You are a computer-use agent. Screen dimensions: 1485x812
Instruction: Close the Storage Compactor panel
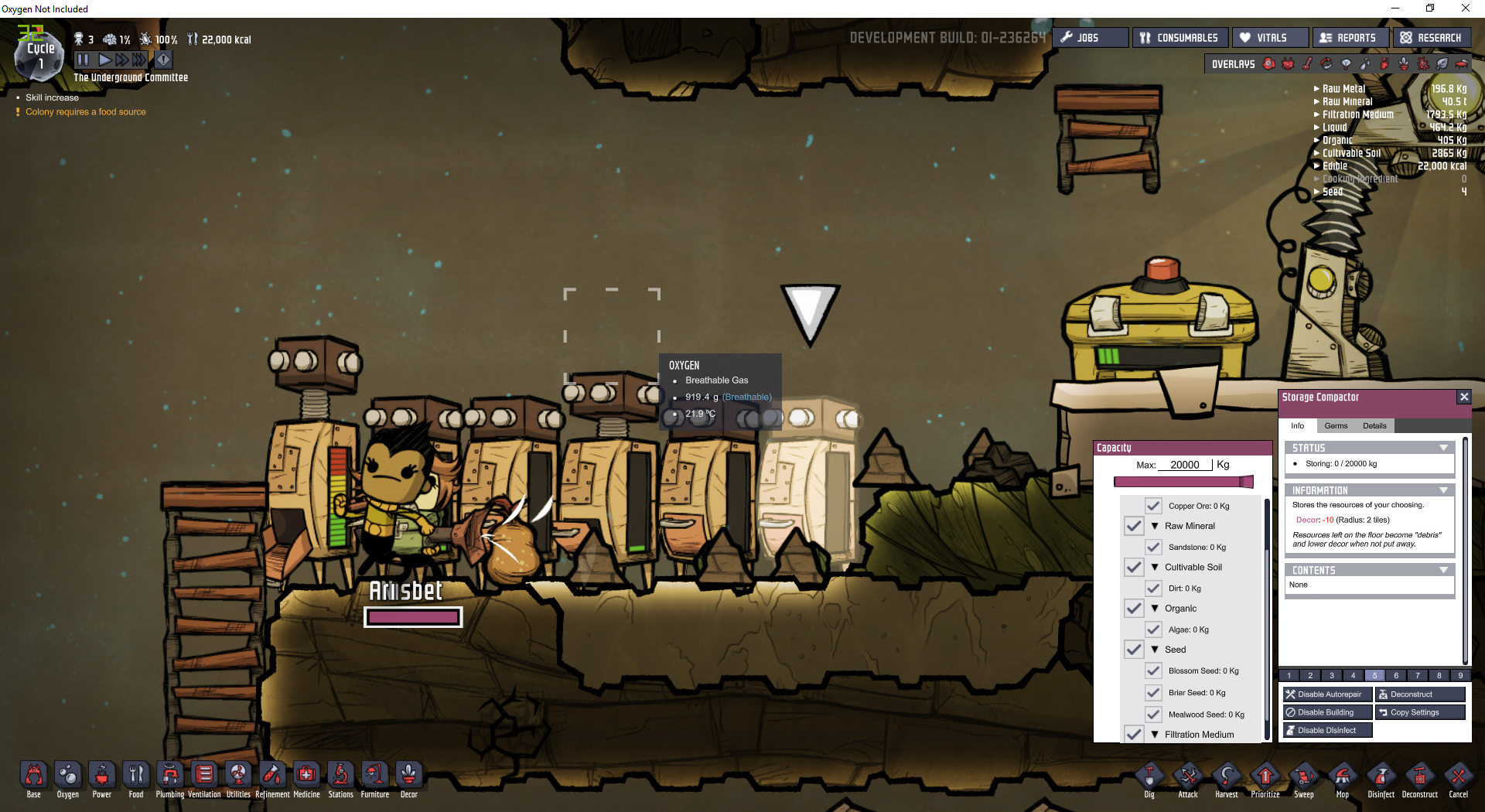click(x=1463, y=397)
